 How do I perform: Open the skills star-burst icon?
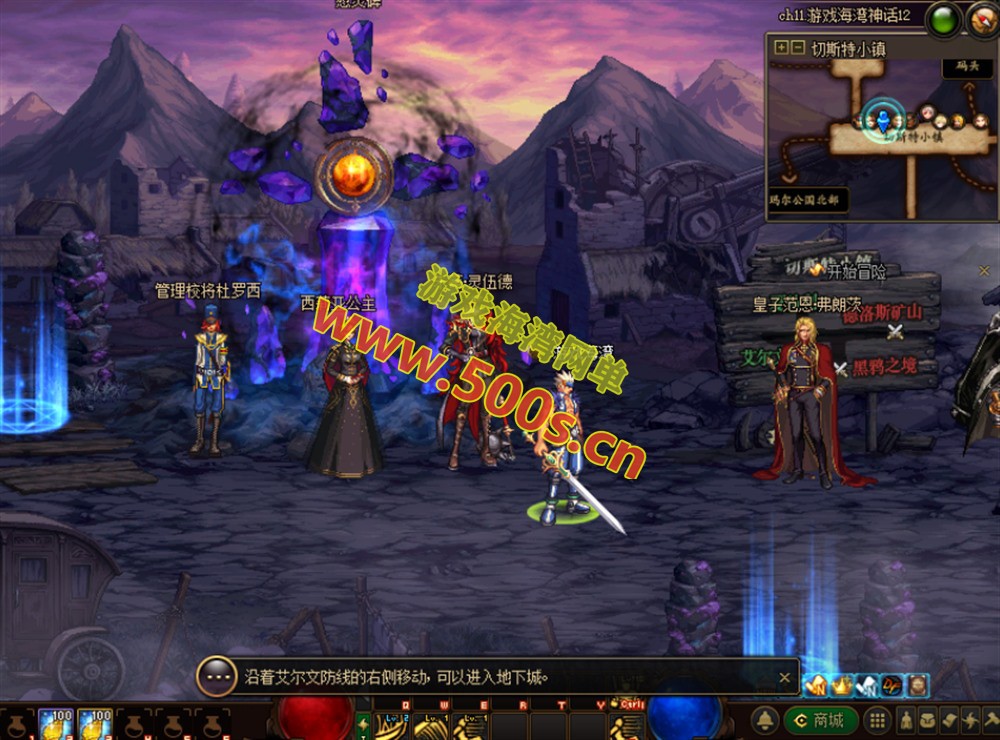(969, 720)
